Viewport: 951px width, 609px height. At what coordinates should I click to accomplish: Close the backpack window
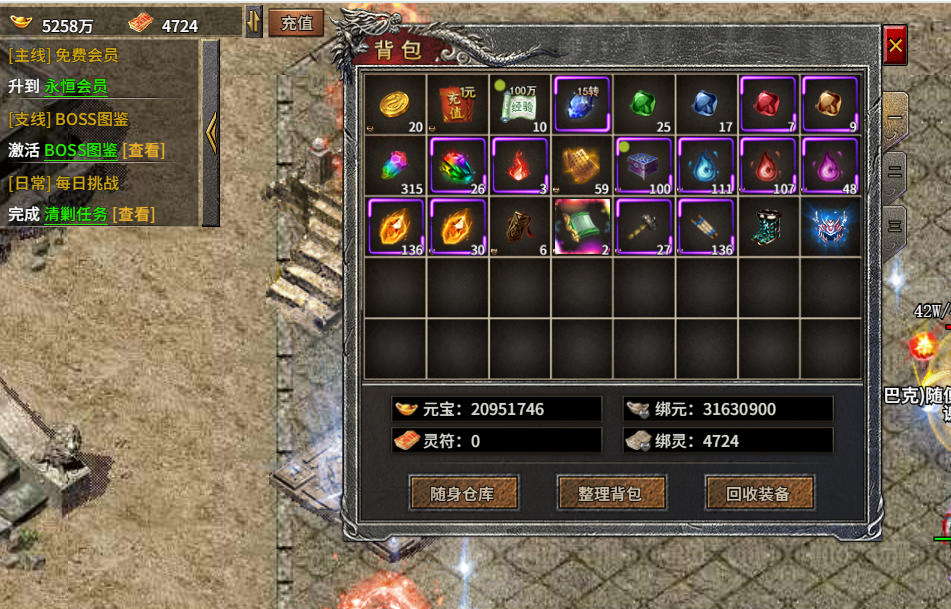click(895, 45)
